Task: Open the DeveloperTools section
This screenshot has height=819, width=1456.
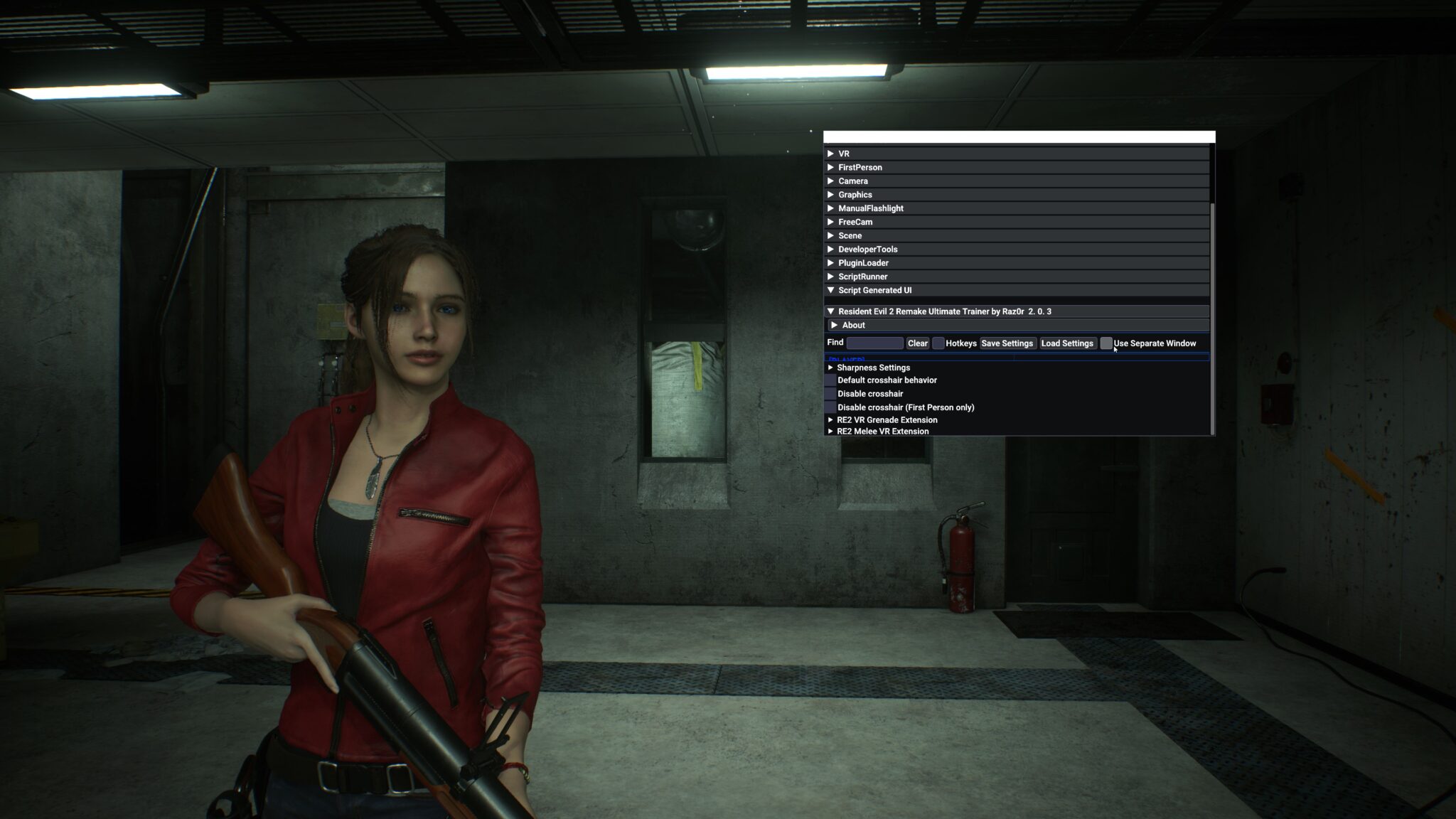Action: (867, 250)
